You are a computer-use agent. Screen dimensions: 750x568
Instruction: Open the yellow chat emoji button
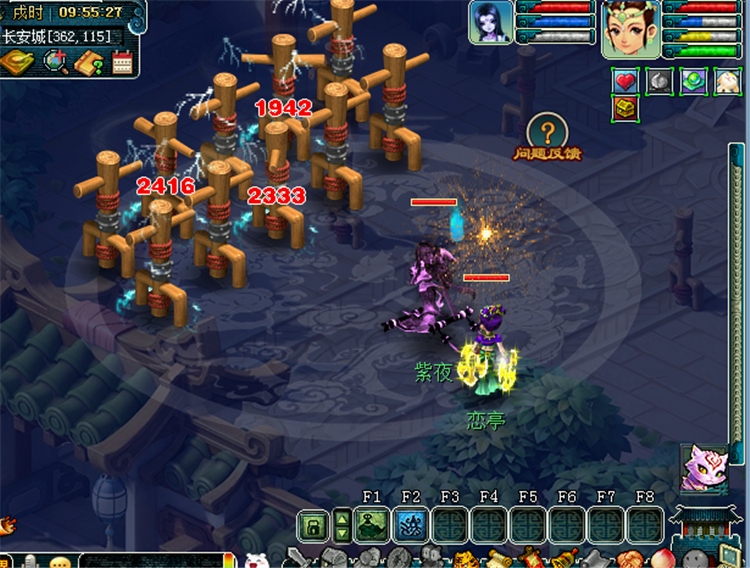(60, 562)
